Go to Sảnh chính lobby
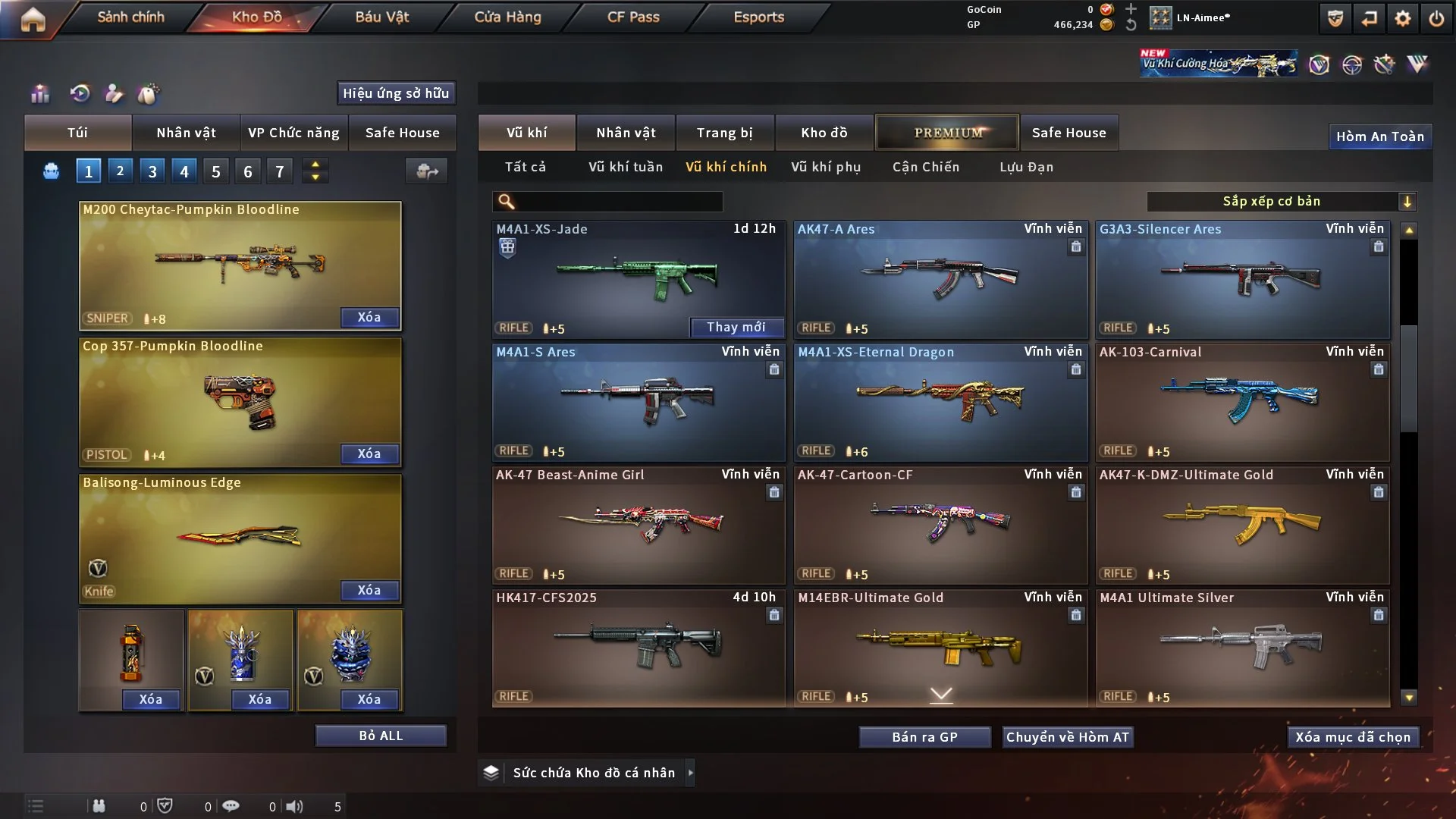The width and height of the screenshot is (1456, 819). point(130,17)
